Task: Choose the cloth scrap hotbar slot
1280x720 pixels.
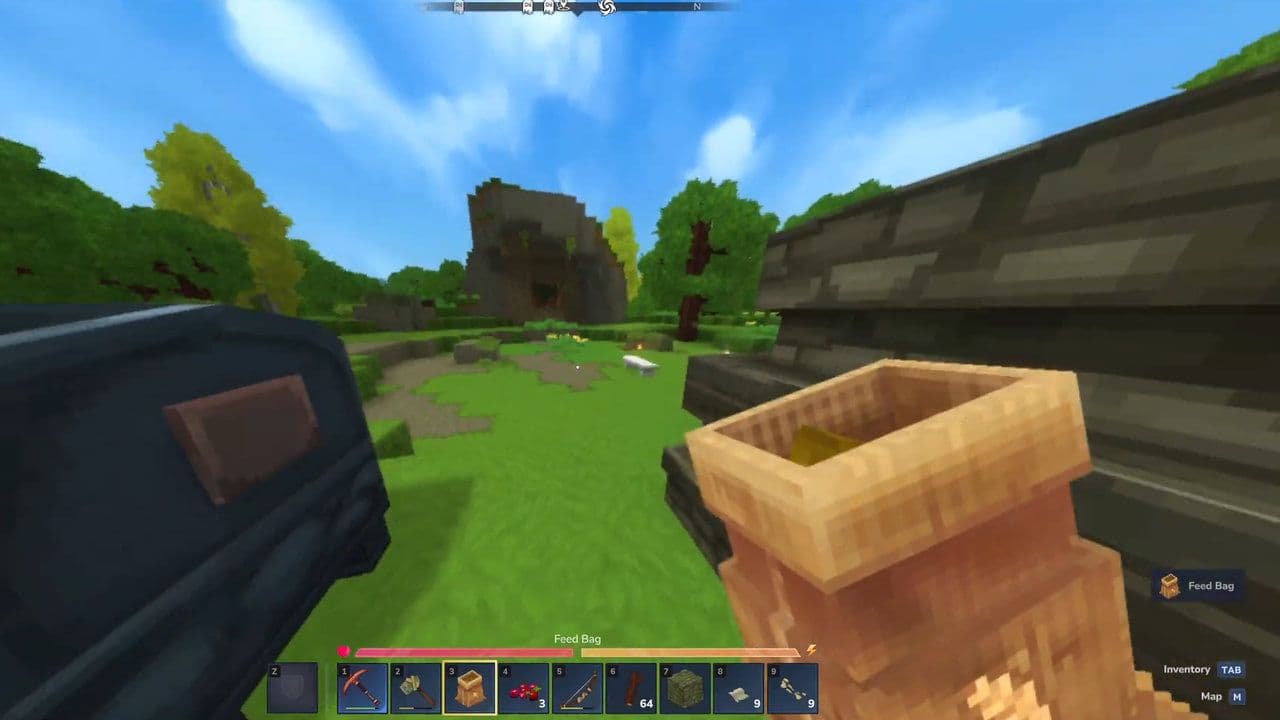Action: coord(739,688)
